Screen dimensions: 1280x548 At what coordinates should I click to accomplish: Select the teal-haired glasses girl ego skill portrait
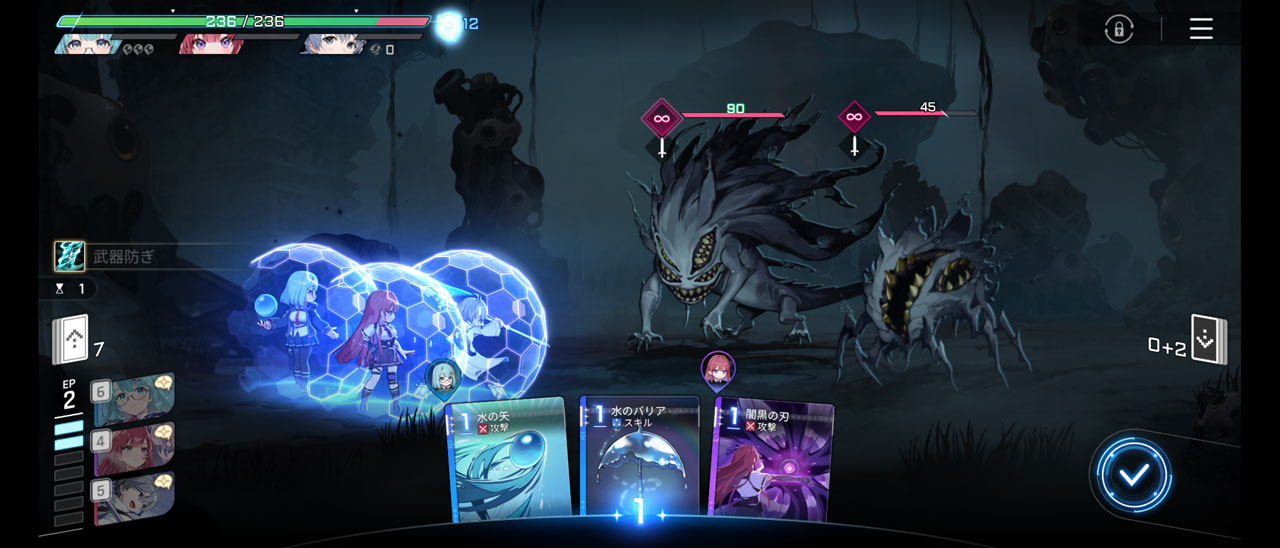point(135,398)
